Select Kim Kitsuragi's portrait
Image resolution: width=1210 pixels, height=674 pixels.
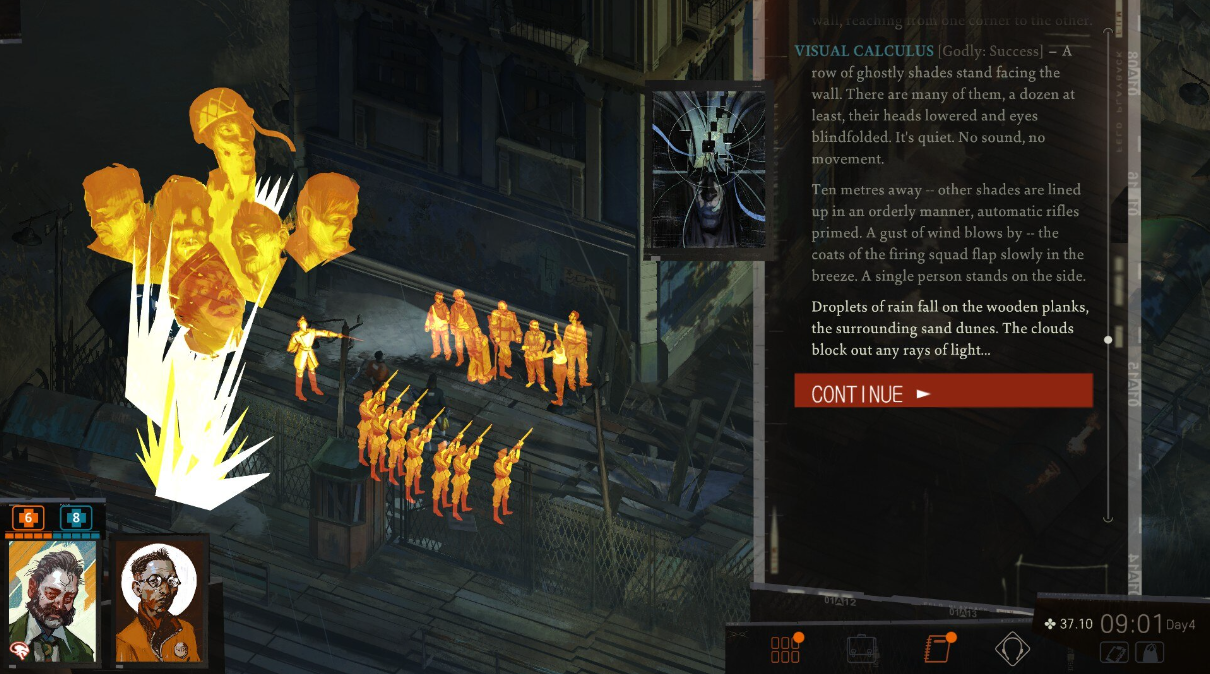coord(159,602)
